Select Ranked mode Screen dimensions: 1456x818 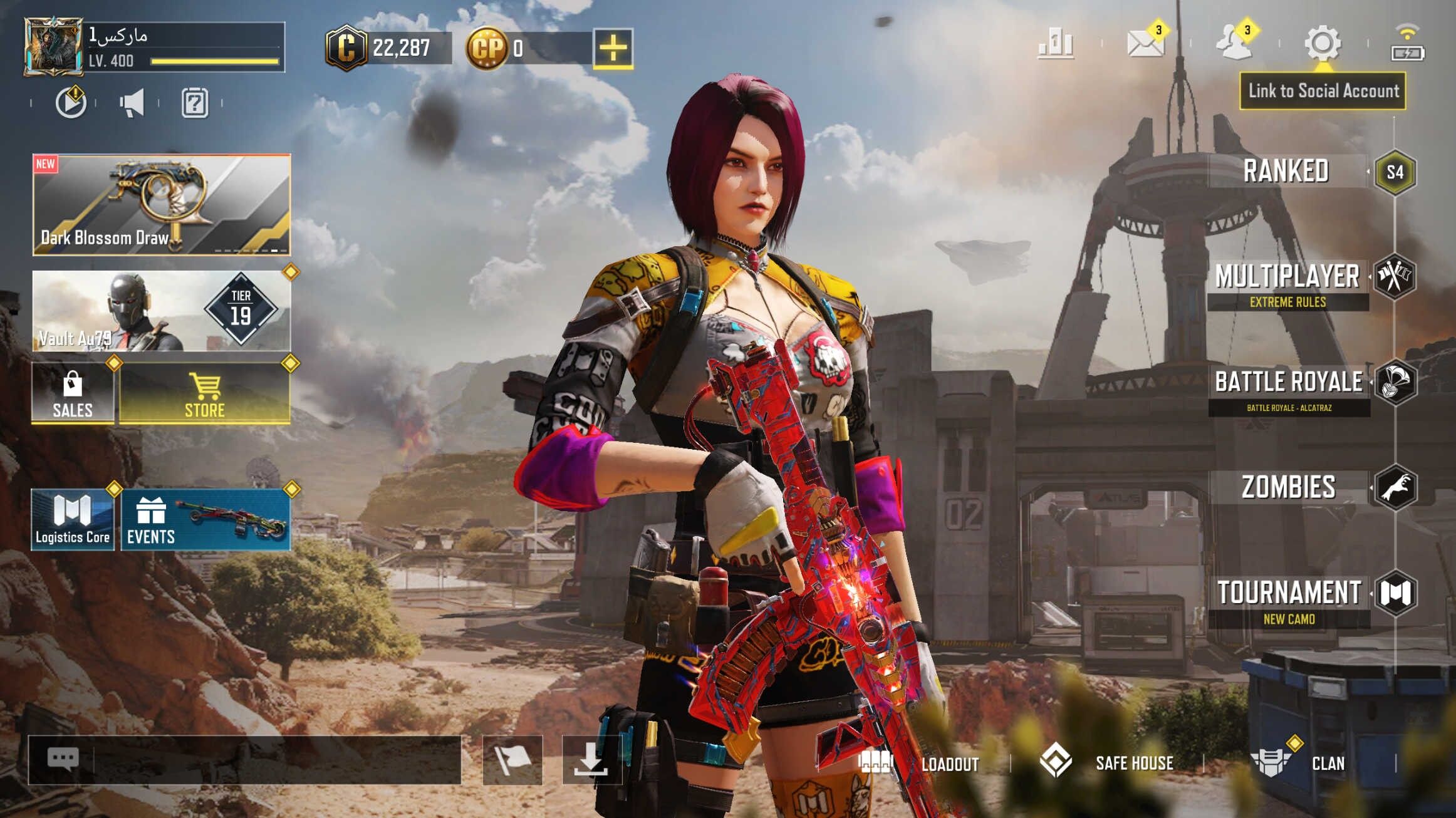[1286, 171]
